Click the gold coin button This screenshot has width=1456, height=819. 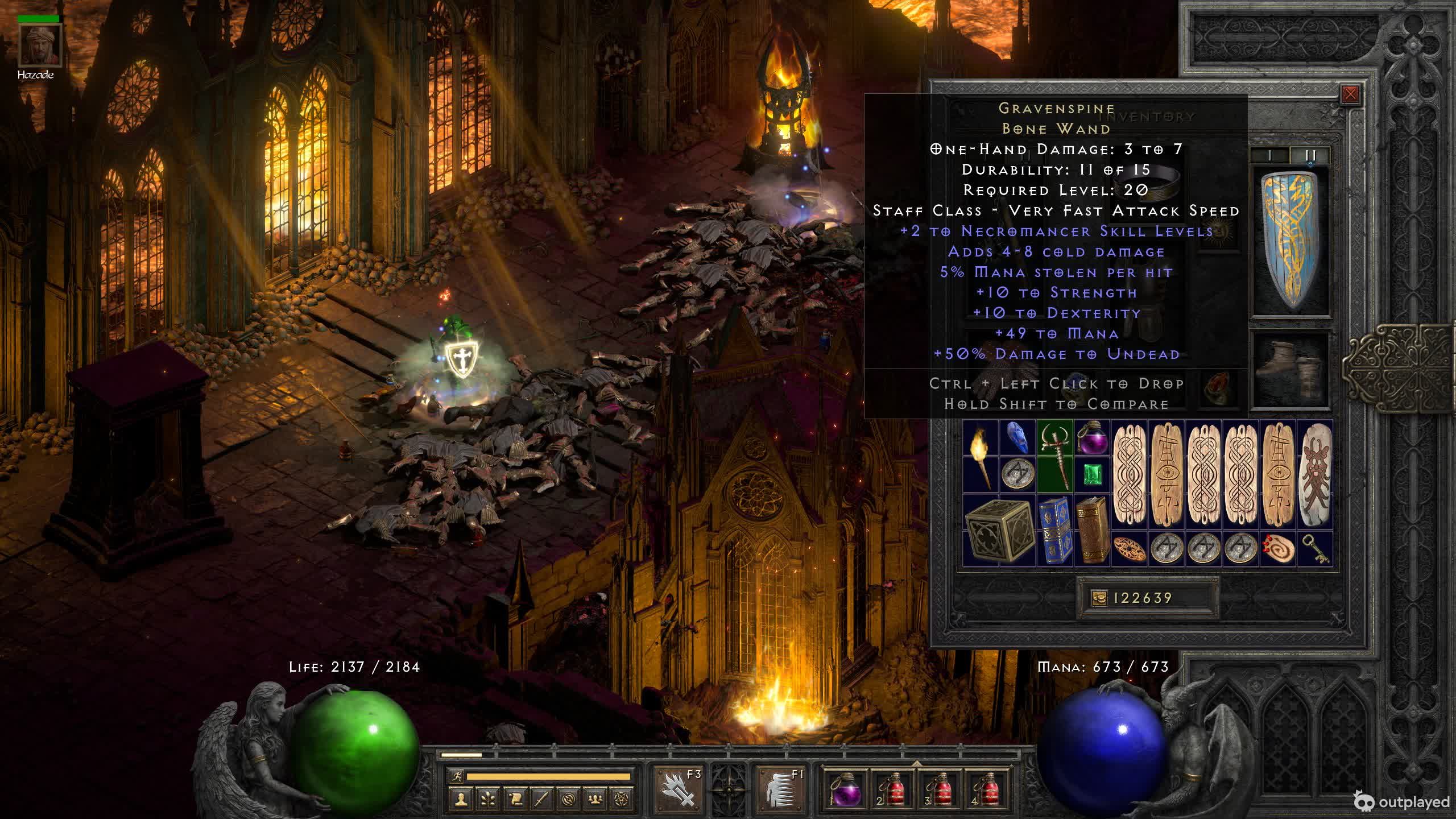coord(1099,598)
